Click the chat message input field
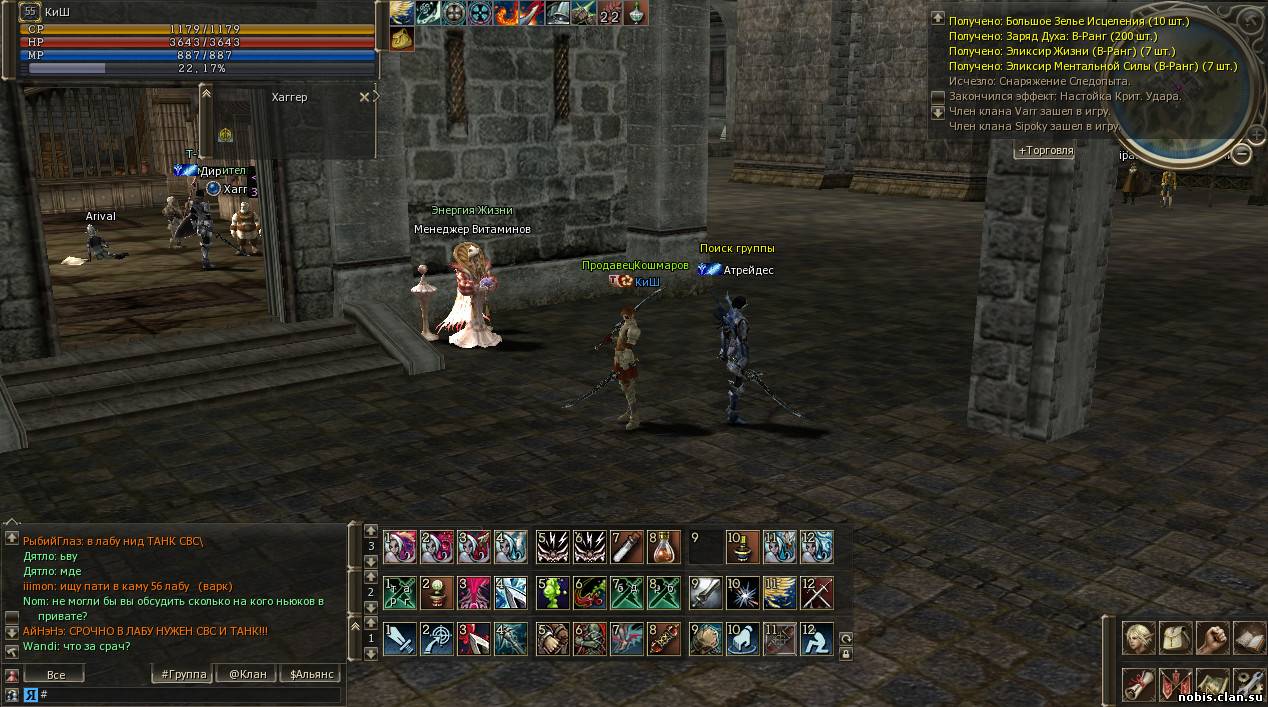 [x=190, y=694]
